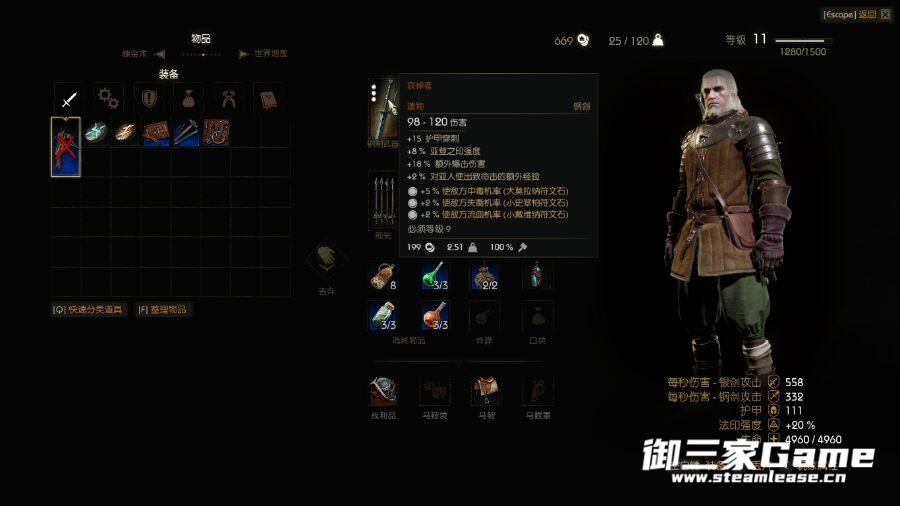This screenshot has width=900, height=506.
Task: Click the 快速分类道具 quick sort button
Action: pos(89,310)
